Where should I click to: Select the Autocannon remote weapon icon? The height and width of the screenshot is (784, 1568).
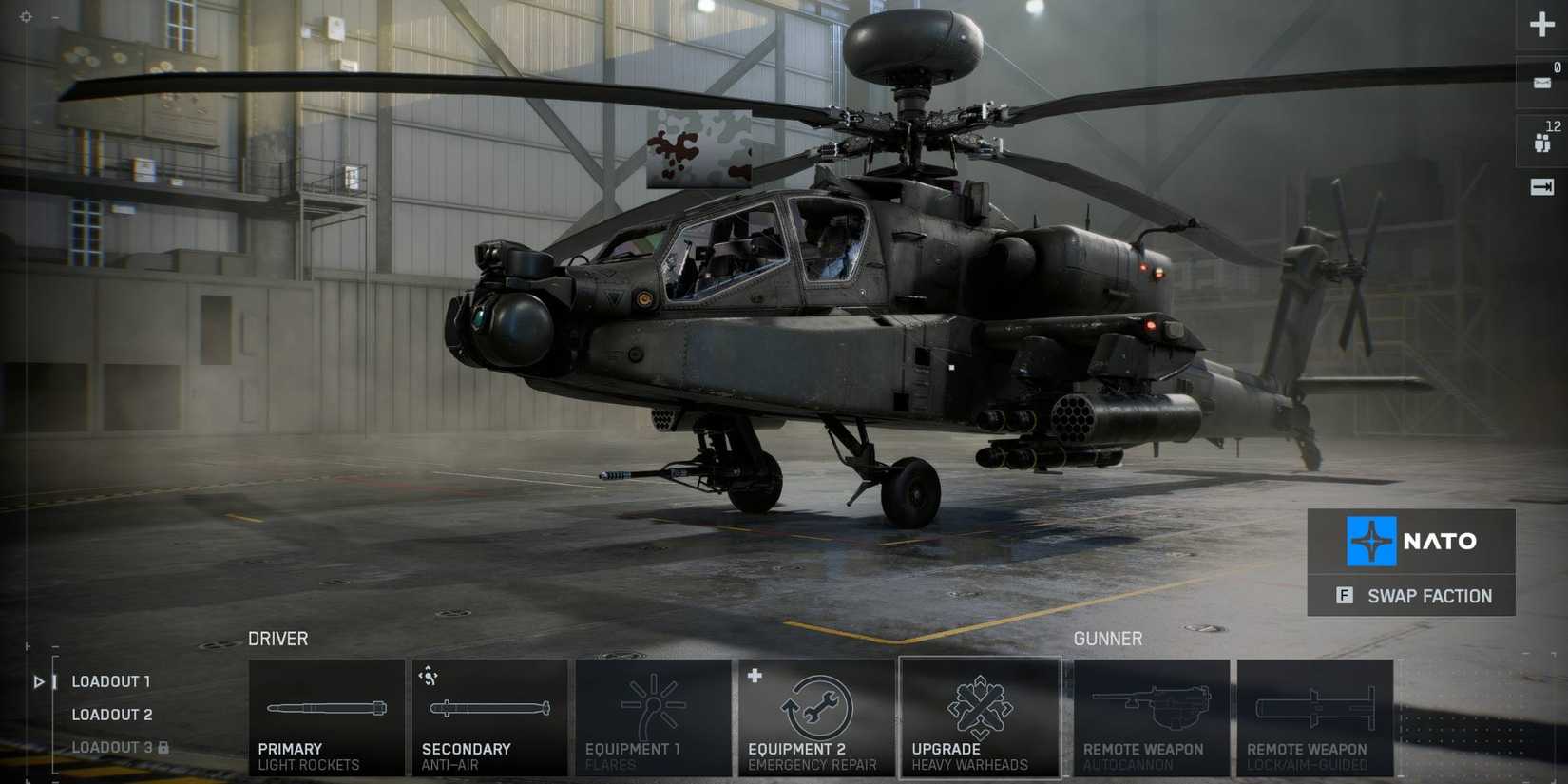click(1153, 713)
